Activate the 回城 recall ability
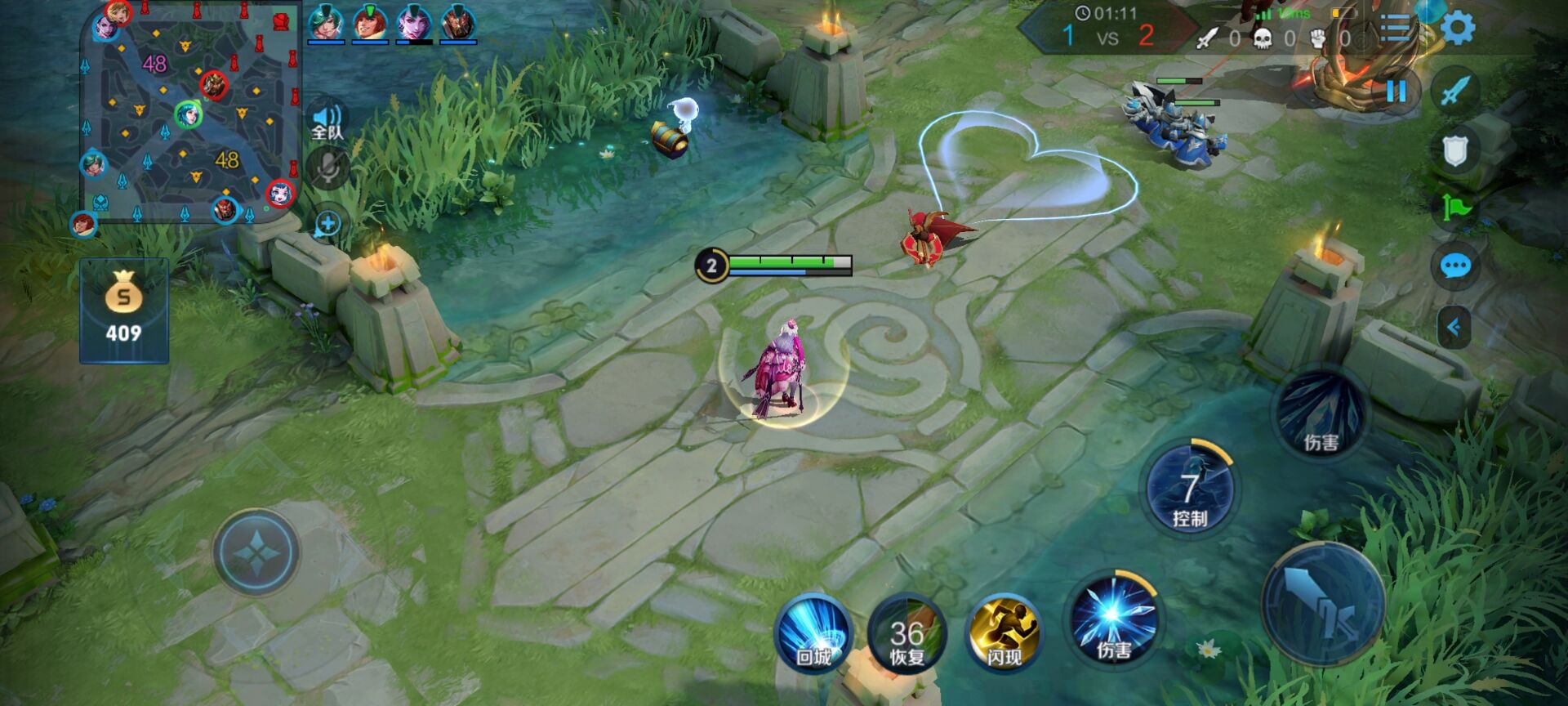 (x=813, y=634)
